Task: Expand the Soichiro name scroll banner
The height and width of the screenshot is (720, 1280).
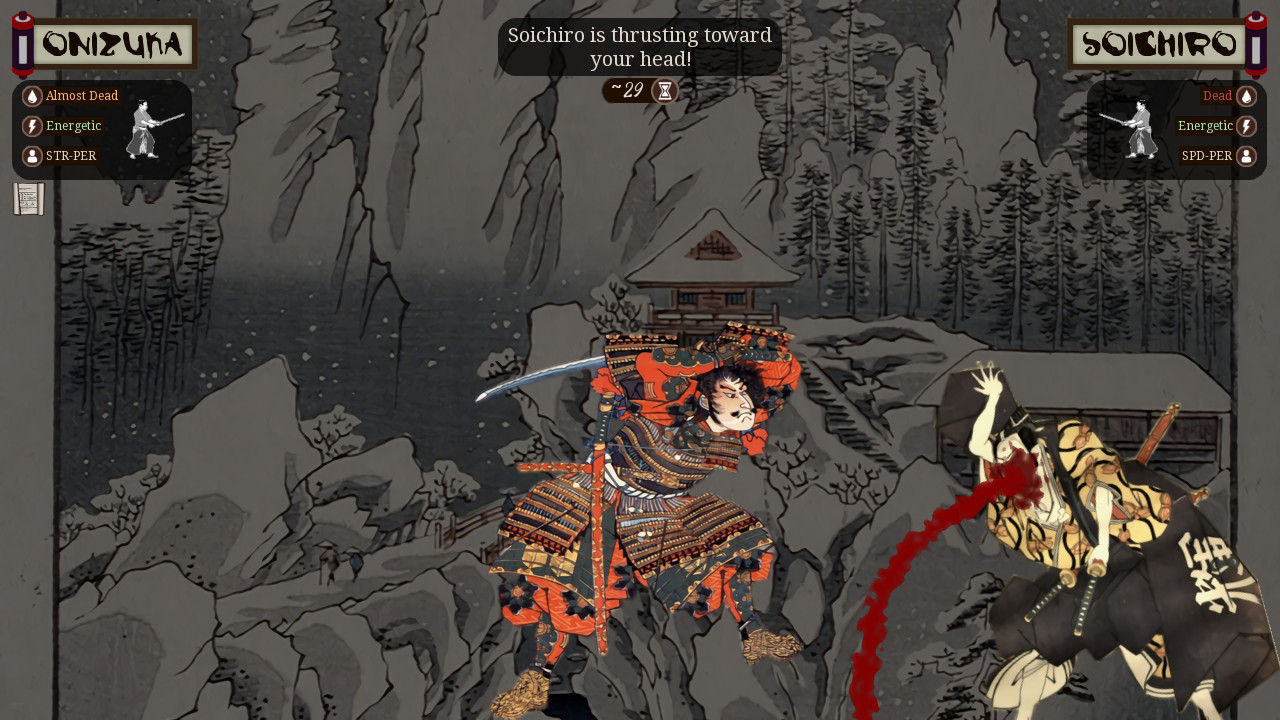Action: (1156, 43)
